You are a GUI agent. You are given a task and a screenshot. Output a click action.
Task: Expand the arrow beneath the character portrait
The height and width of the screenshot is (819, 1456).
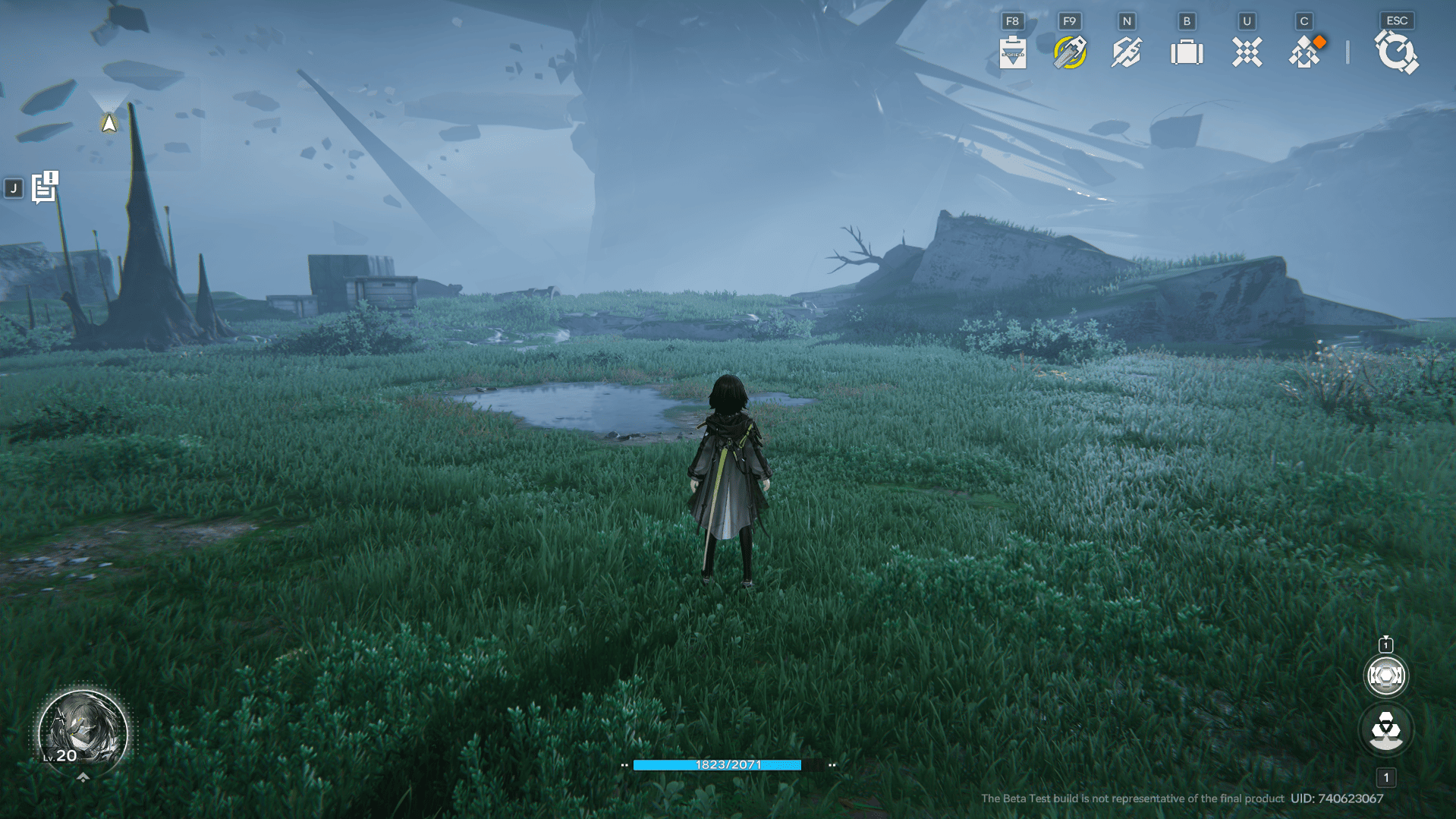[83, 777]
